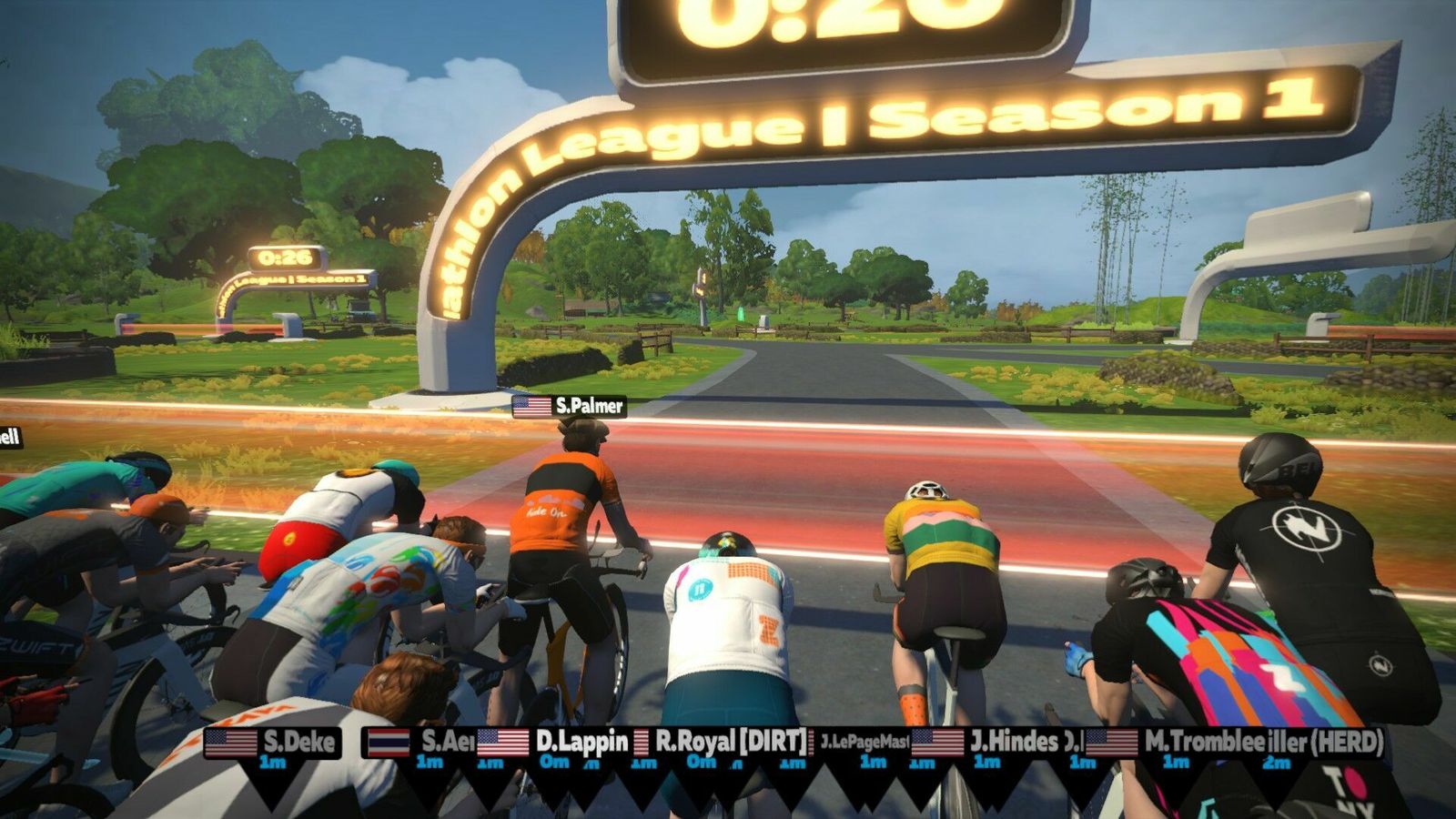Select the J.Hindes rider name tag

987,743
